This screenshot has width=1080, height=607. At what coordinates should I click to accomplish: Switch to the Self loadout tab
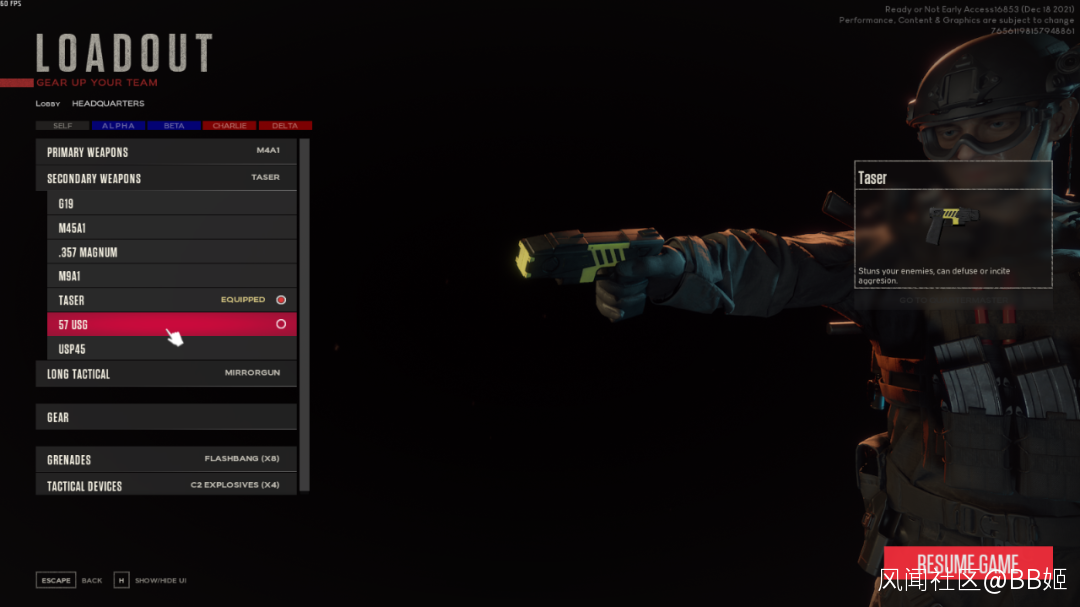[62, 126]
